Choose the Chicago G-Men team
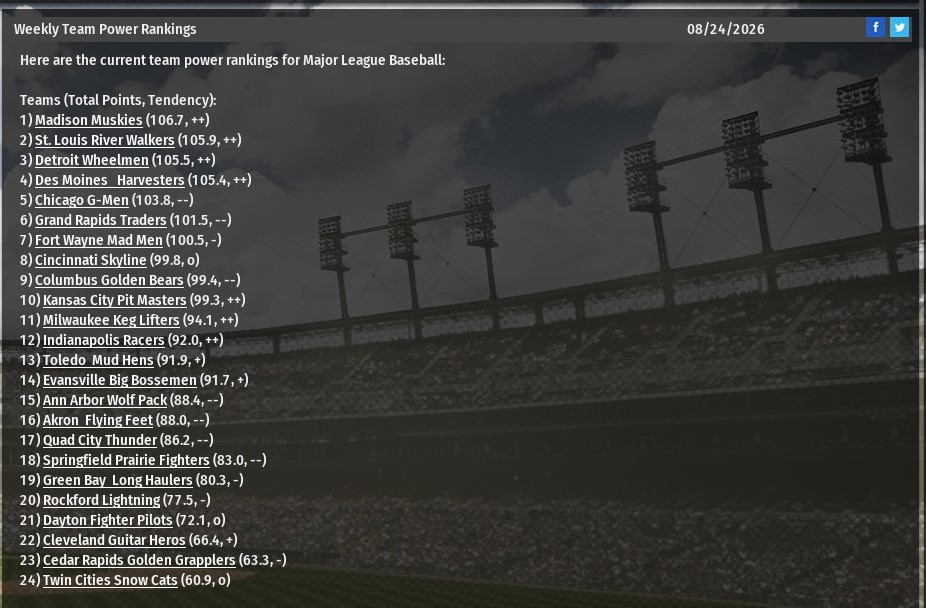926x608 pixels. pos(81,200)
